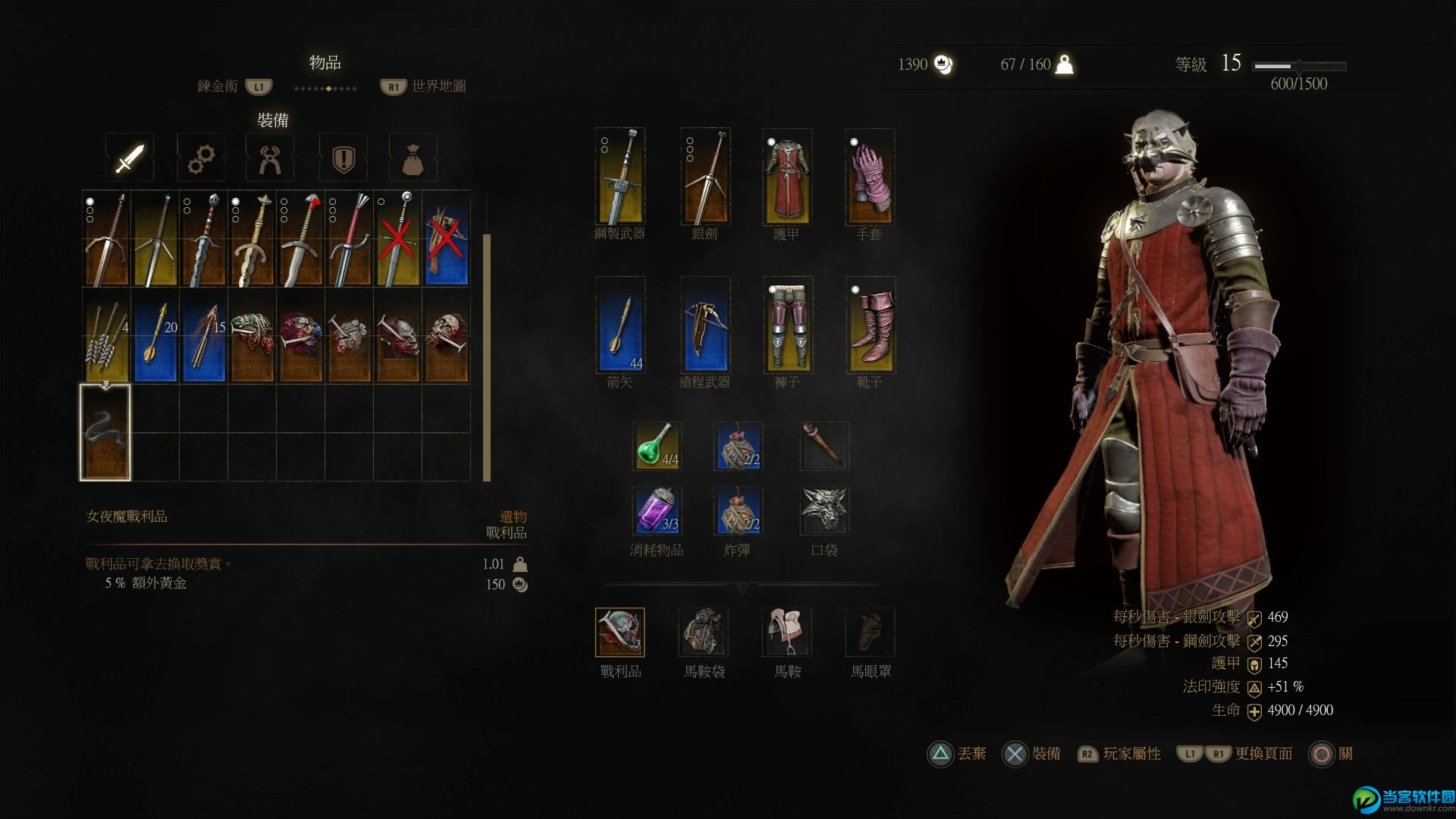Screen dimensions: 1456x819
Task: Select the equipped trophy slot
Action: point(620,632)
